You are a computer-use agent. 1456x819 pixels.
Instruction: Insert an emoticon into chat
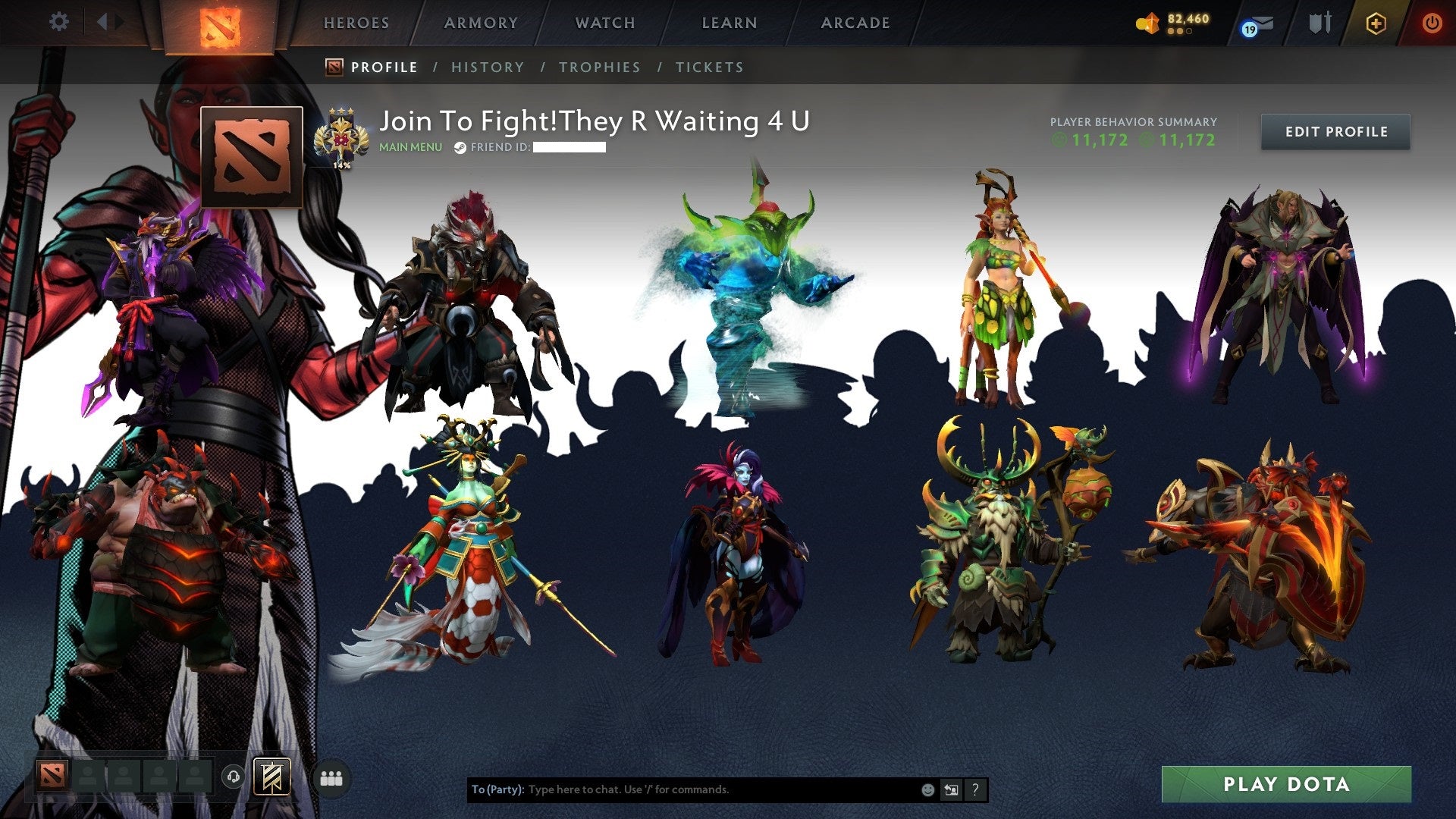tap(928, 789)
